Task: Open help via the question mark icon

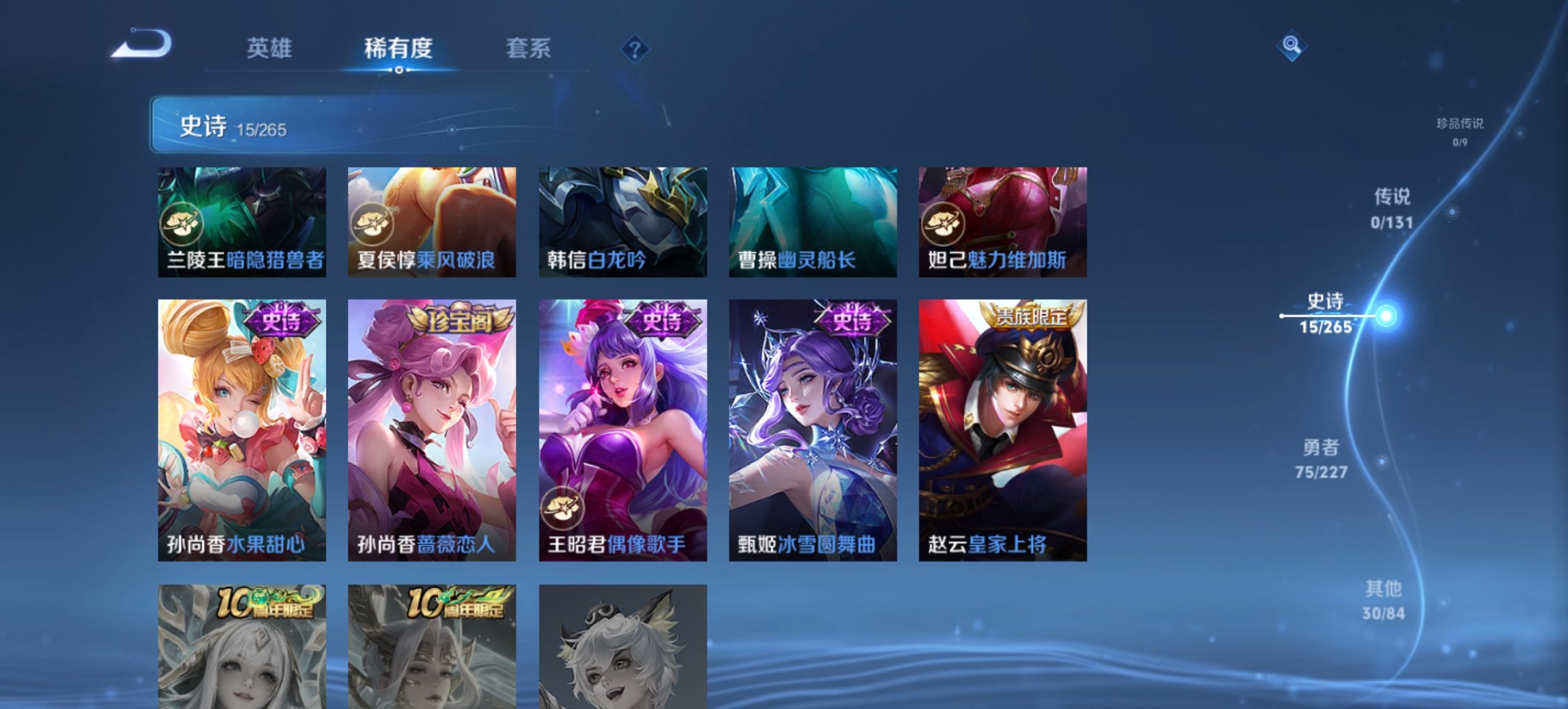Action: coord(636,49)
